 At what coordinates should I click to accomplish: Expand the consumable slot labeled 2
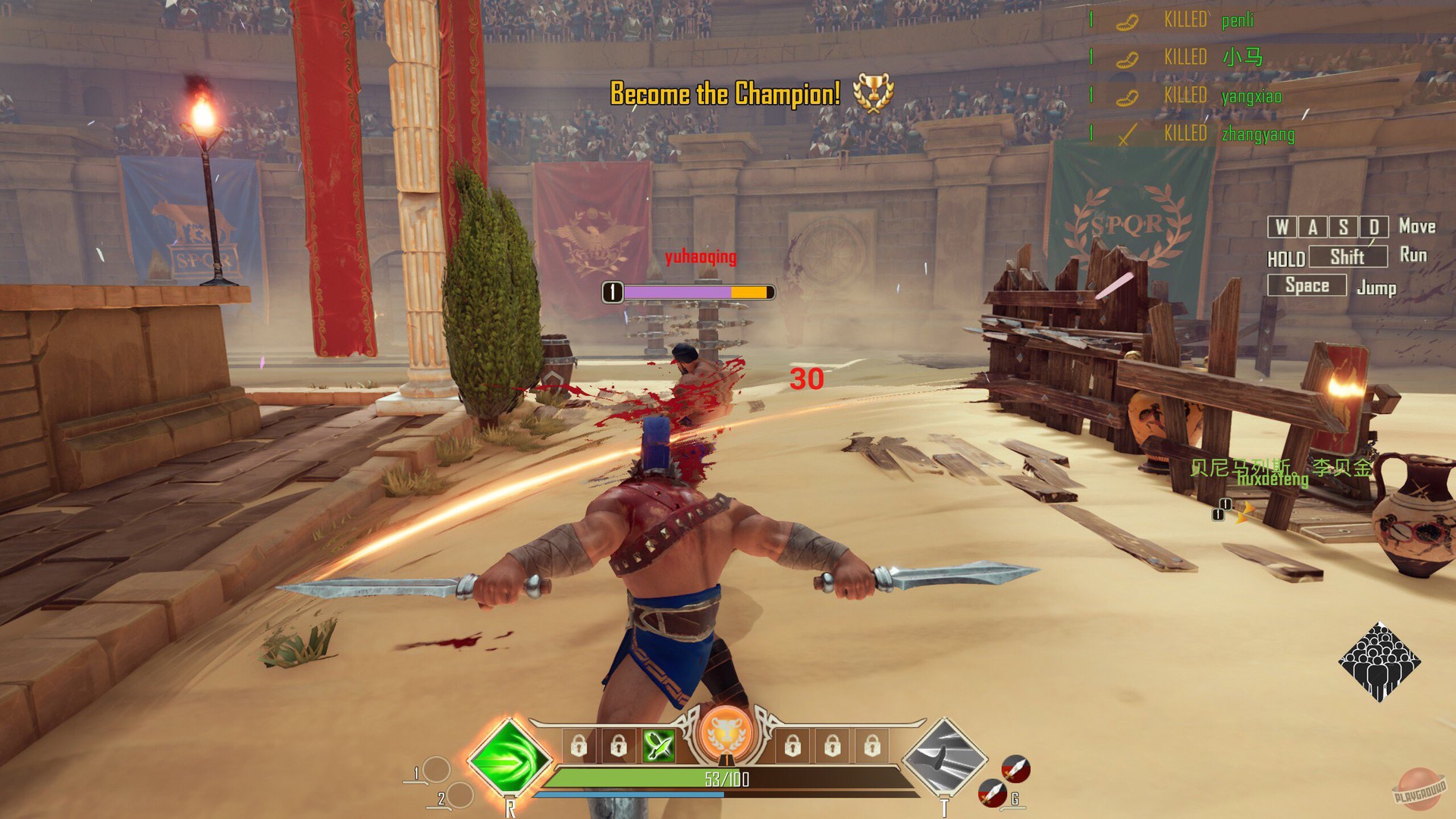tap(460, 796)
